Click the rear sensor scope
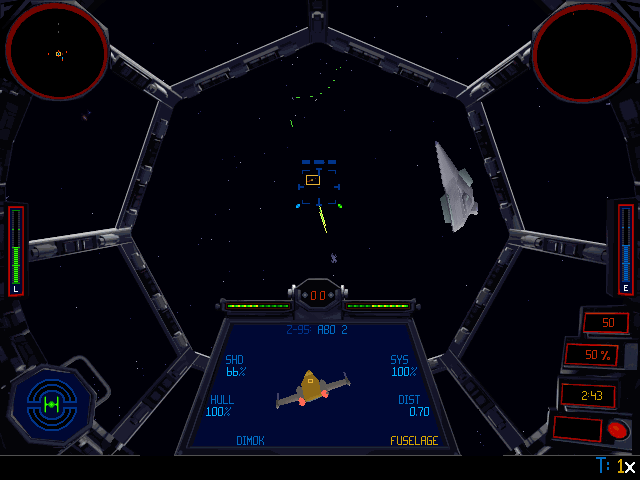The image size is (640, 480). (584, 52)
